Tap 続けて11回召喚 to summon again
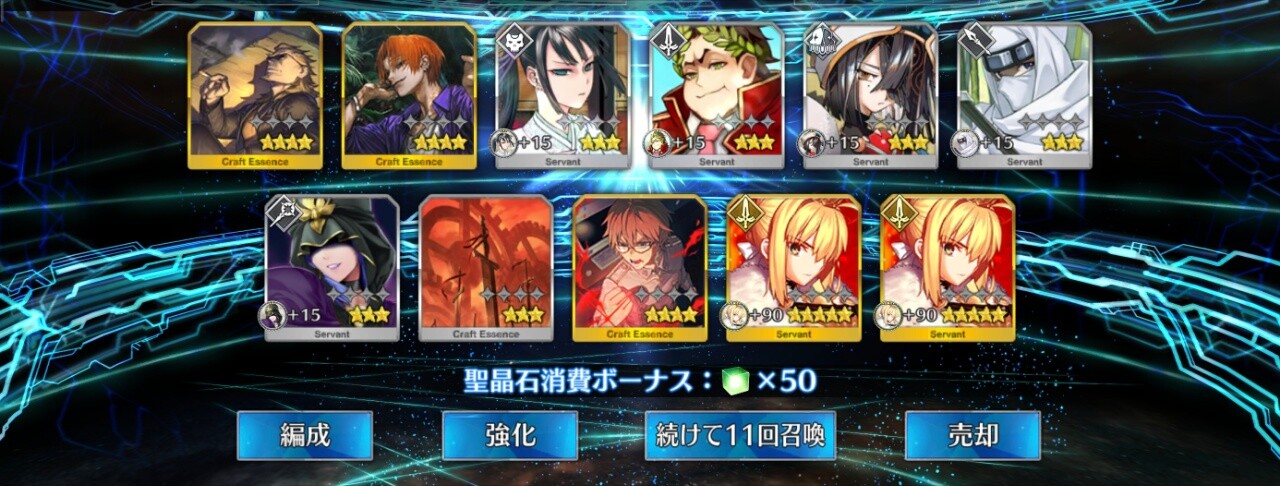The width and height of the screenshot is (1280, 486). click(740, 435)
